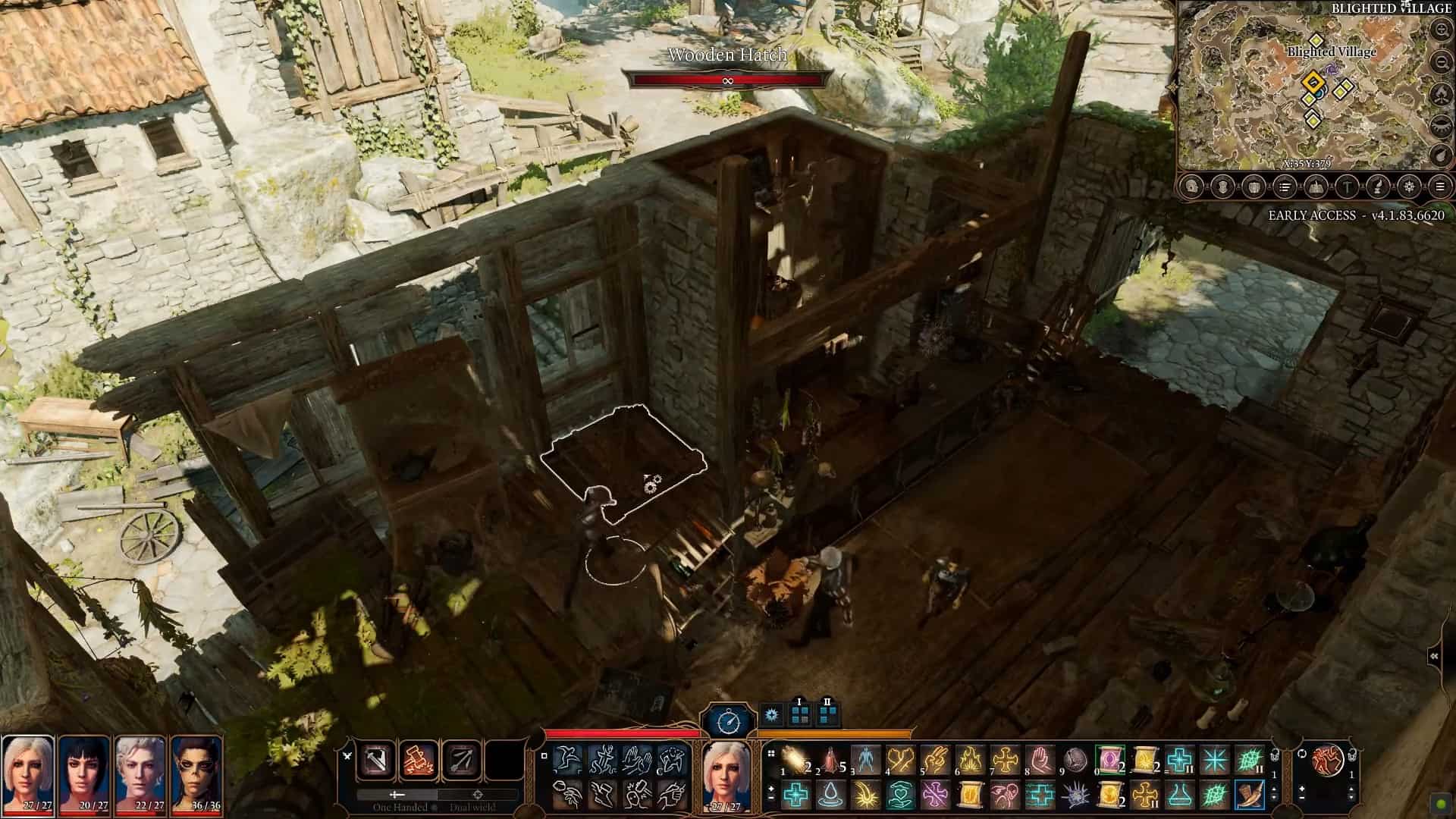
Task: Zoom in on the minimap
Action: [x=1442, y=30]
